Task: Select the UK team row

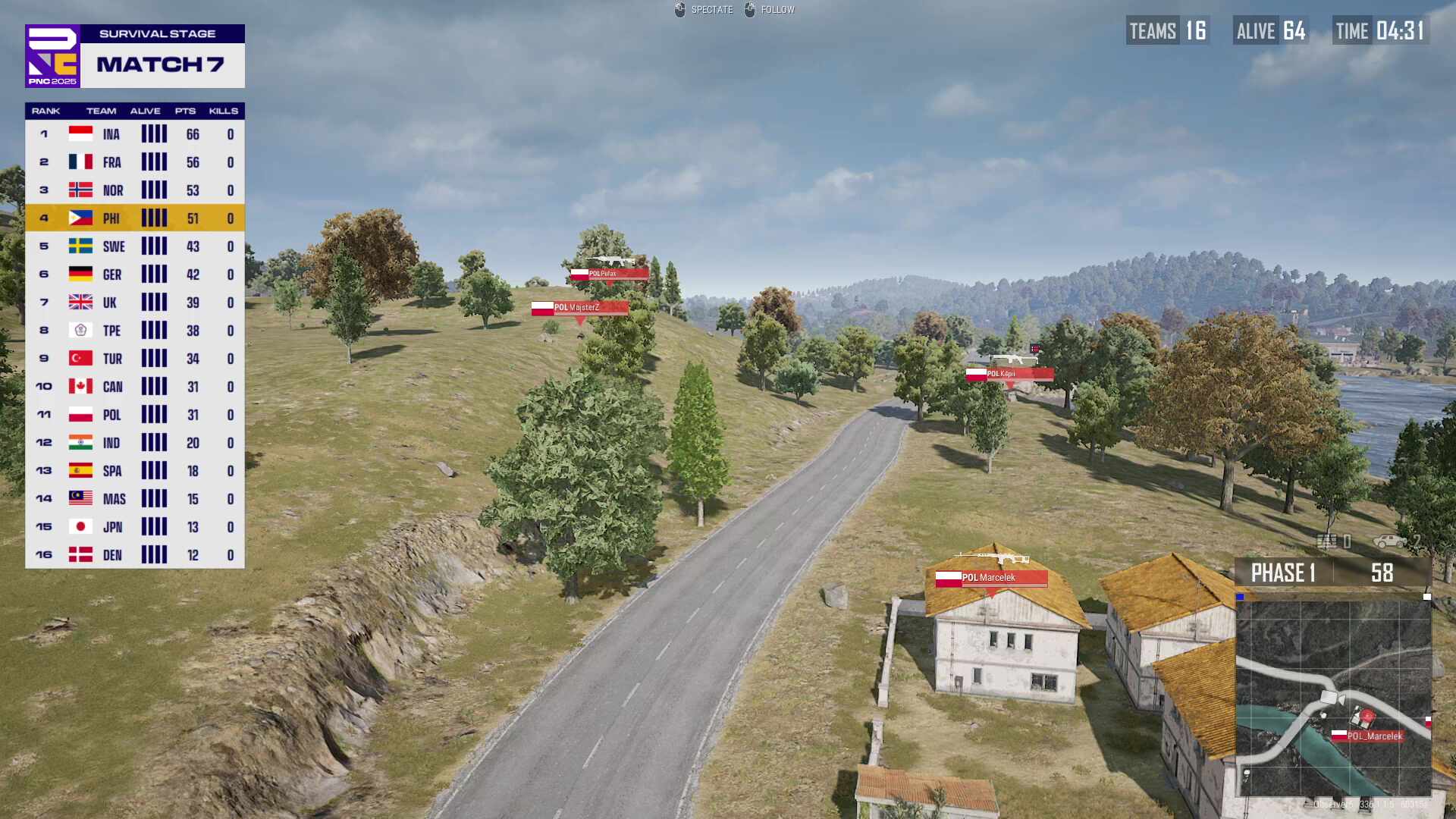Action: [x=135, y=303]
